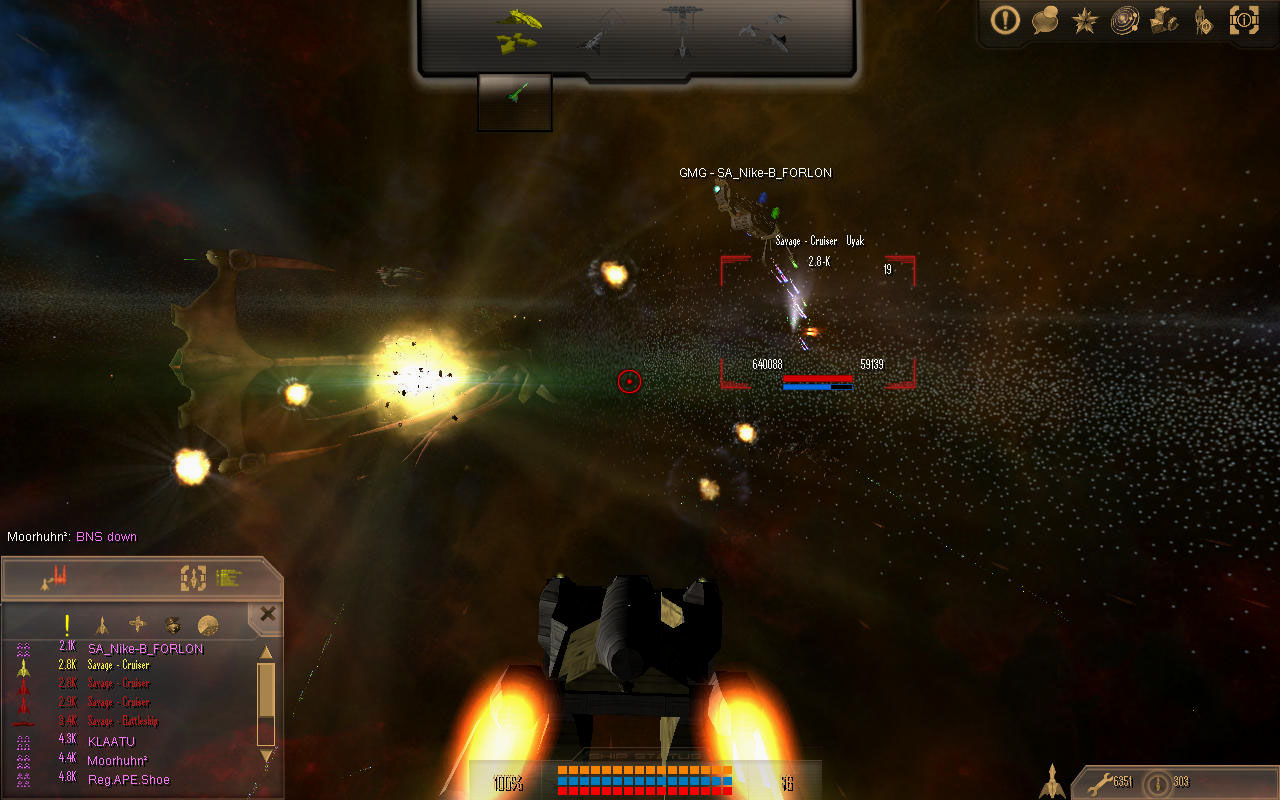Viewport: 1280px width, 800px height.
Task: Click the exclamation filter tab in contacts panel
Action: click(67, 624)
